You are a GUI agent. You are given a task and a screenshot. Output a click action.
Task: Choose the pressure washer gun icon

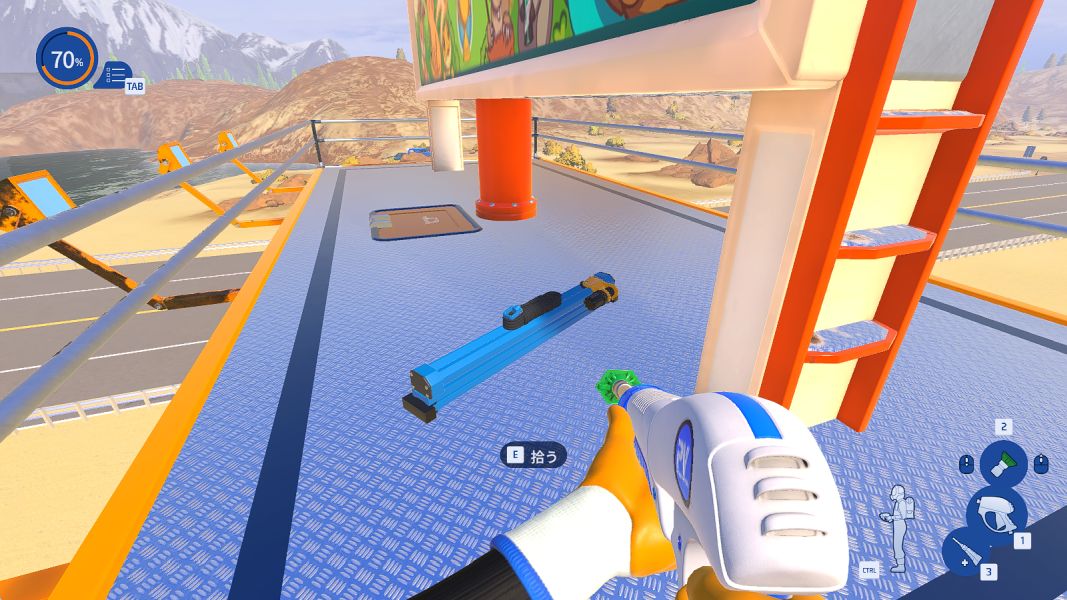tap(995, 511)
